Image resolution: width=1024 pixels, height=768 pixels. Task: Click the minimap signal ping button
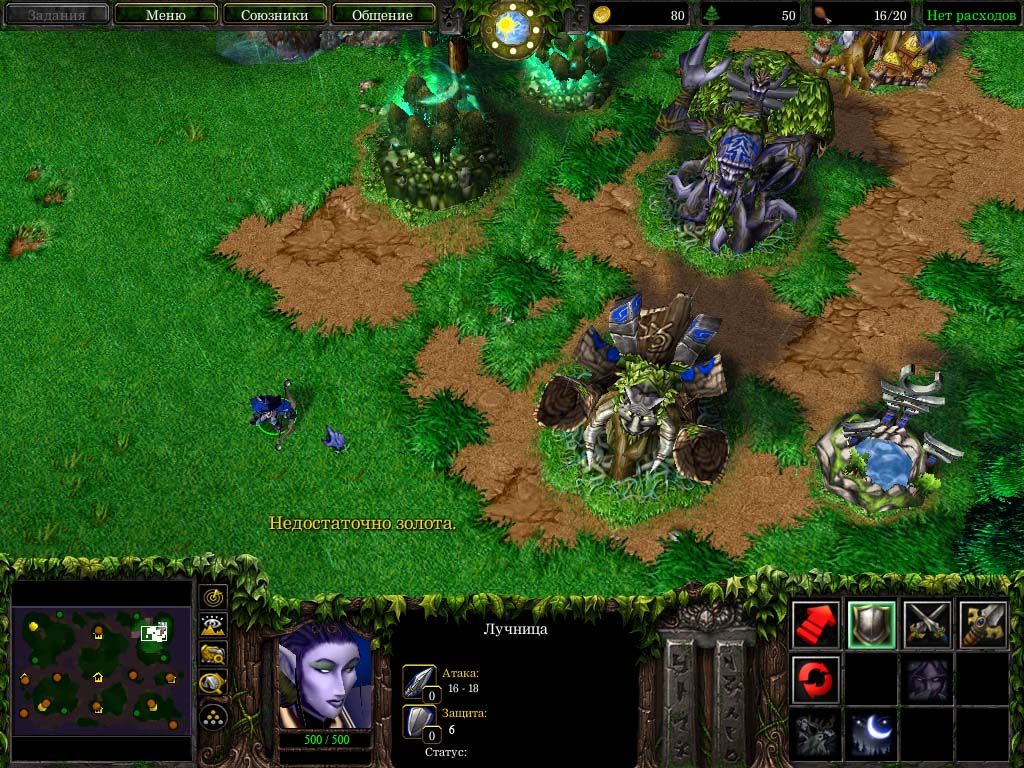(213, 598)
